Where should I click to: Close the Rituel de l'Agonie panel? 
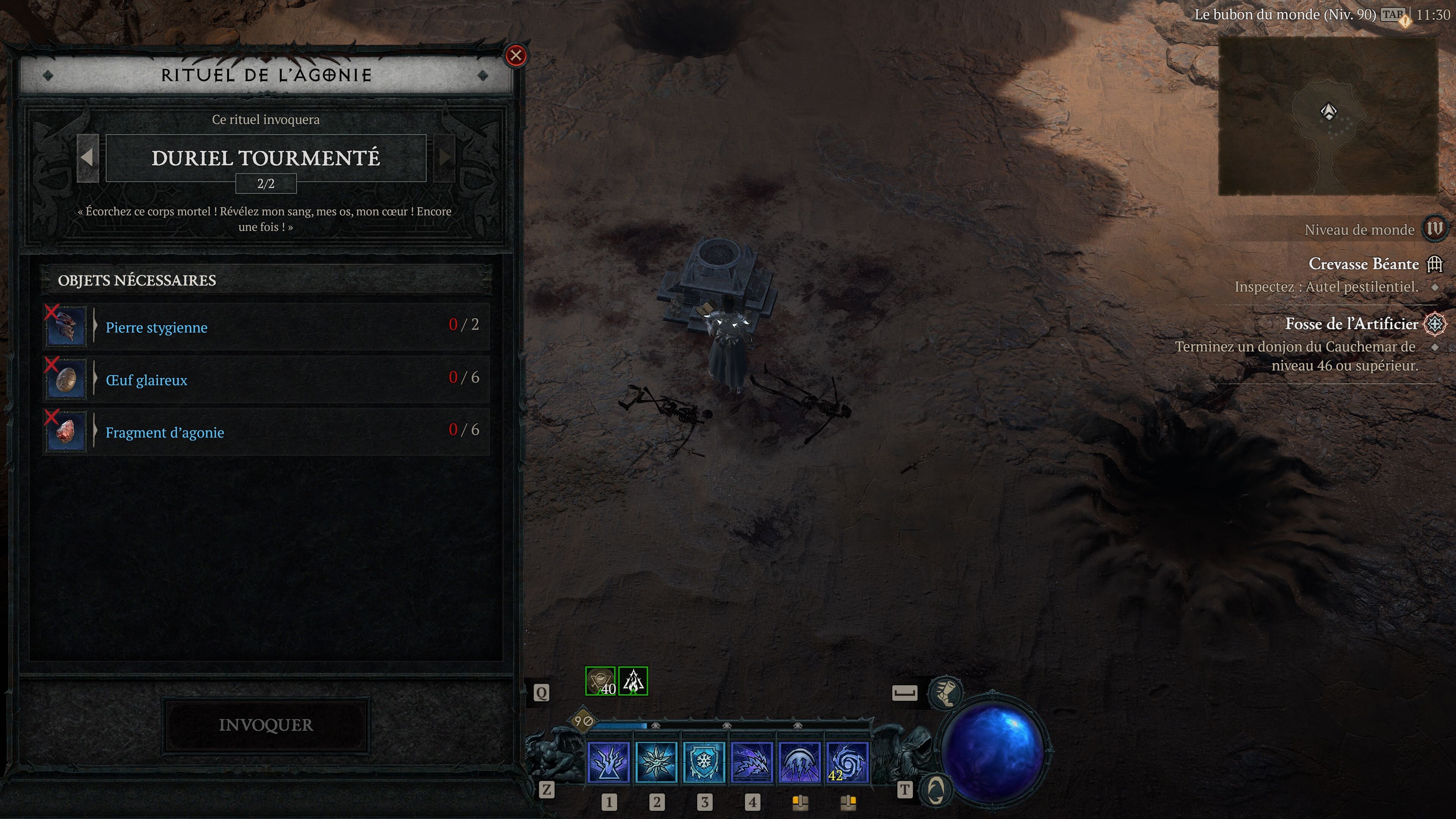516,55
